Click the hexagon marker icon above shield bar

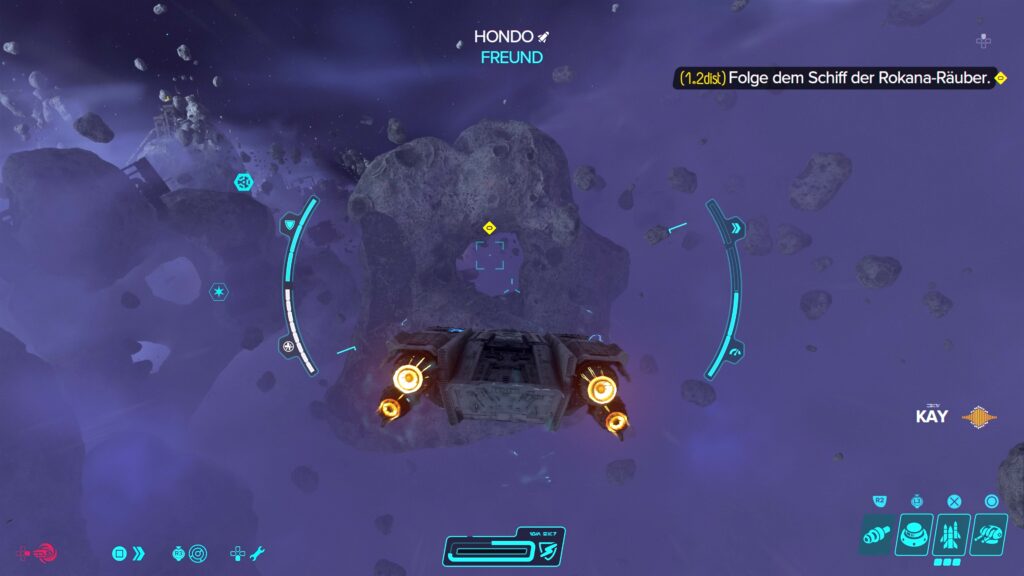click(x=242, y=182)
